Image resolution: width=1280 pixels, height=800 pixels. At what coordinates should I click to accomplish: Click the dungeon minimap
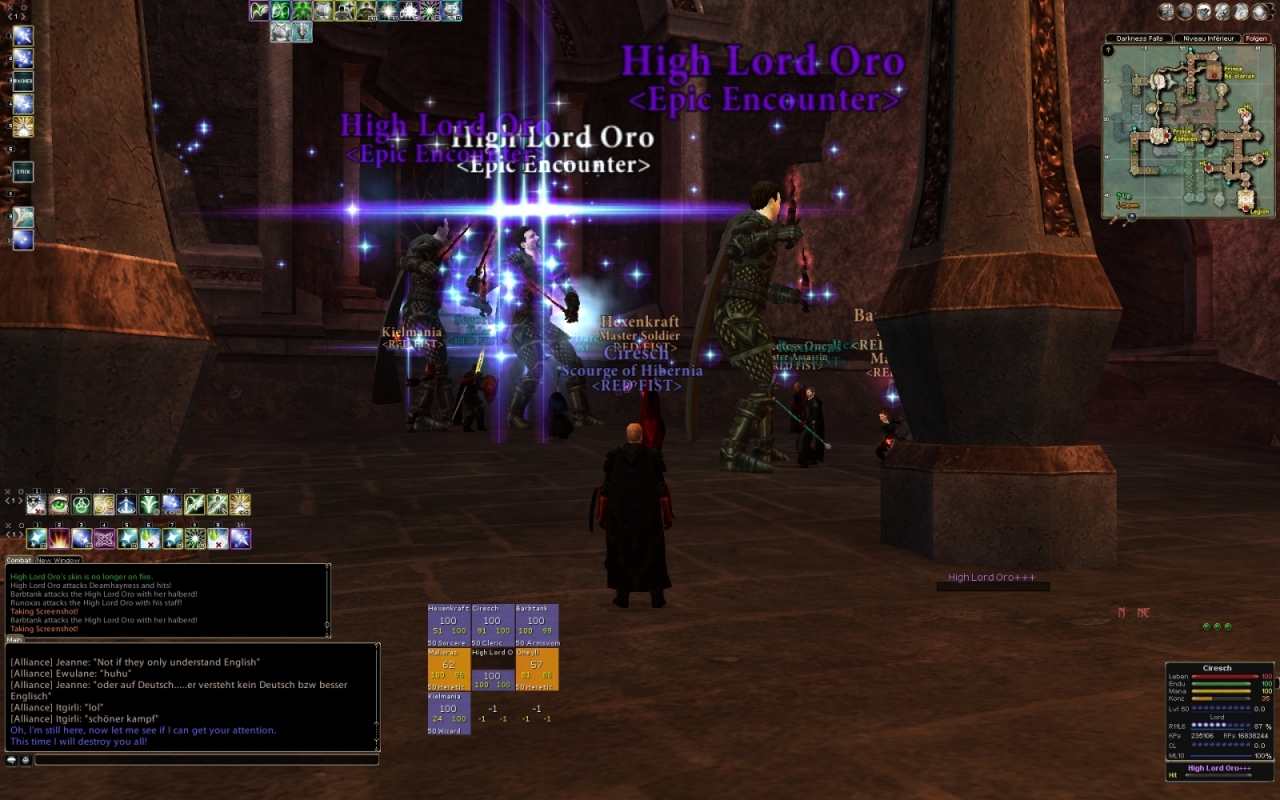(1188, 130)
